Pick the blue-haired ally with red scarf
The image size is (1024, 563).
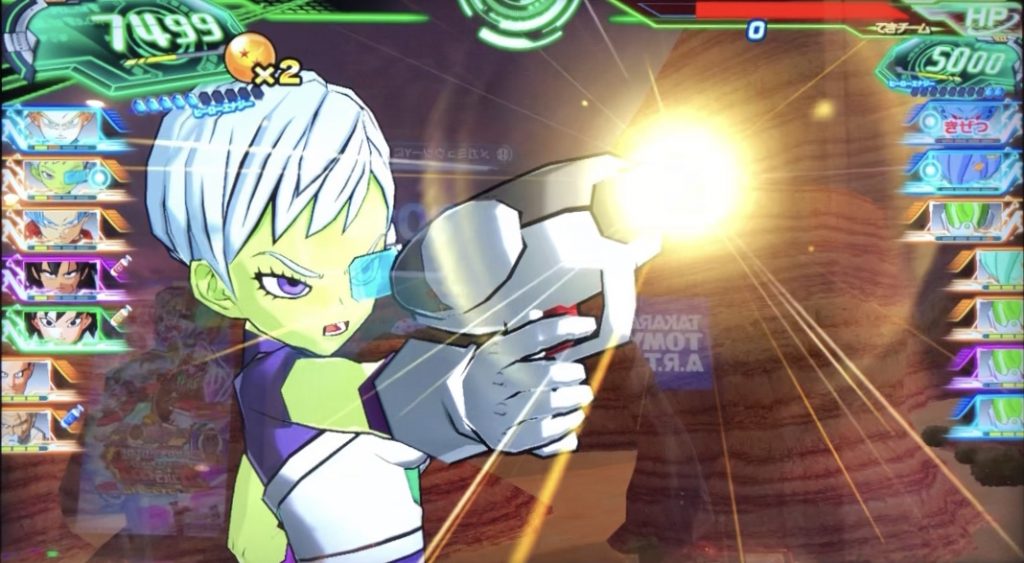pos(62,226)
